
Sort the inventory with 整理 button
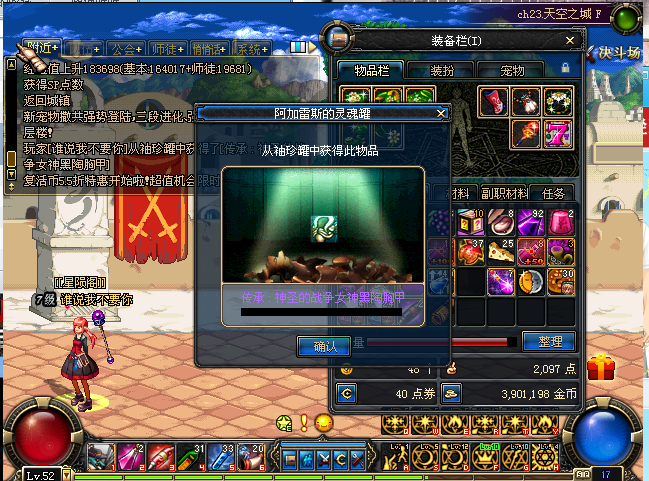(548, 342)
